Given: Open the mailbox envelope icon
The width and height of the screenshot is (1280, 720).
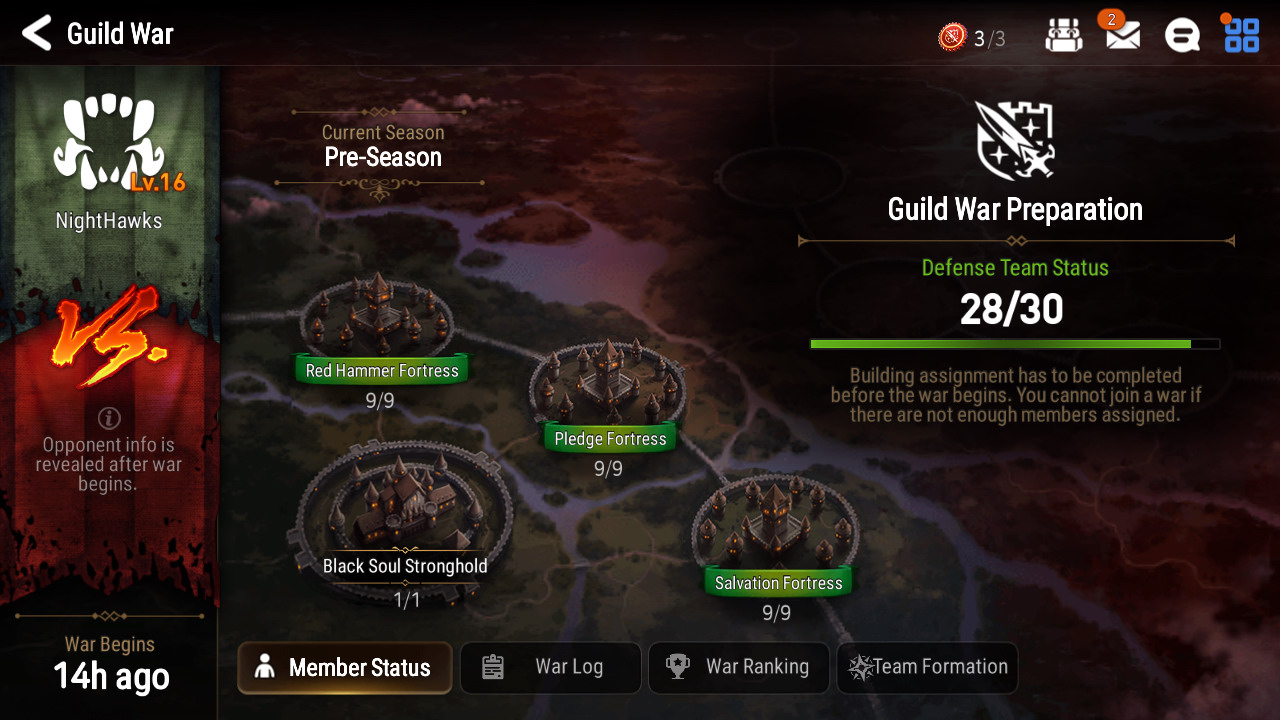Looking at the screenshot, I should pos(1123,37).
